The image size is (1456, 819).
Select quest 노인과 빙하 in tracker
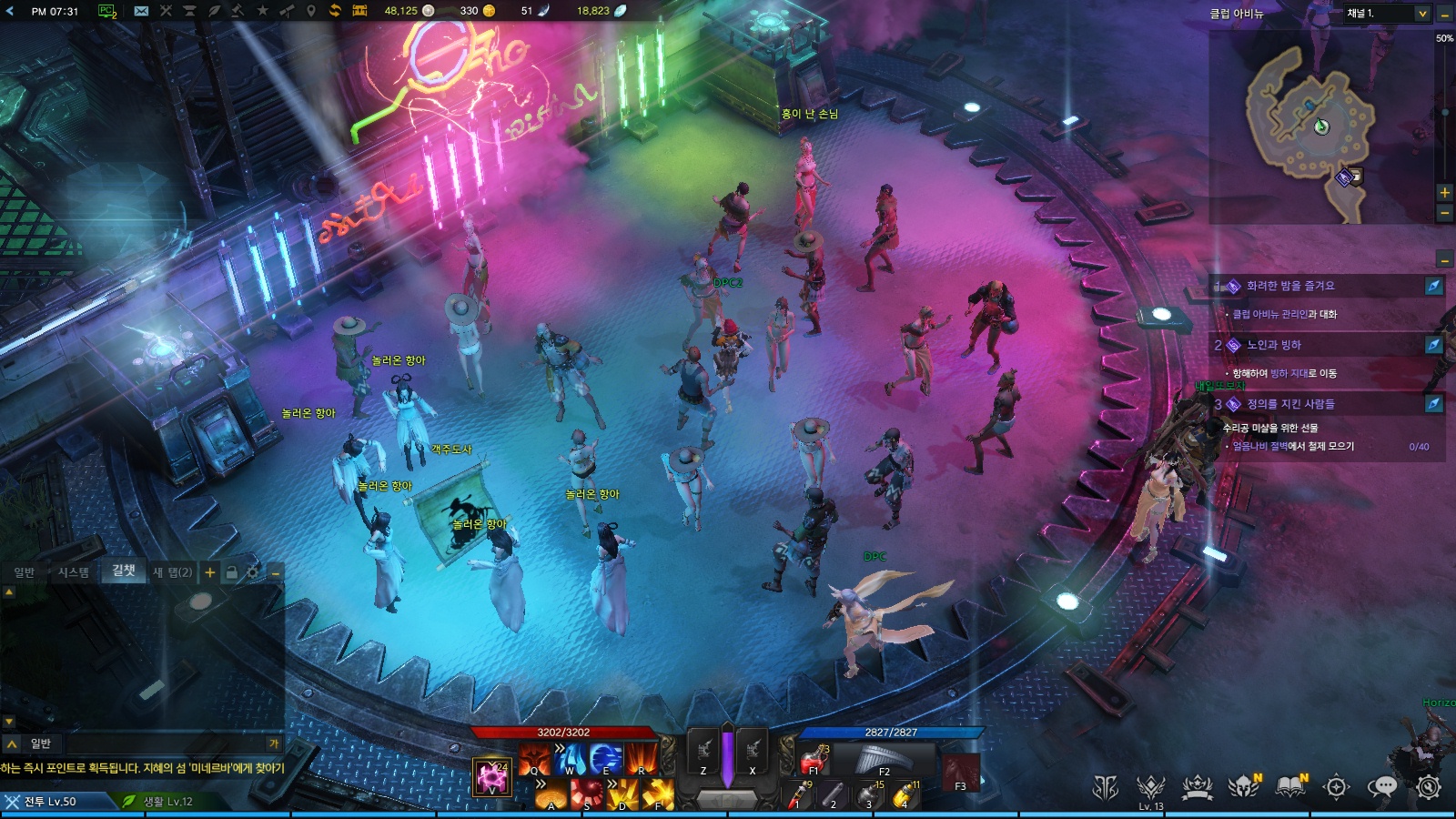(1274, 345)
